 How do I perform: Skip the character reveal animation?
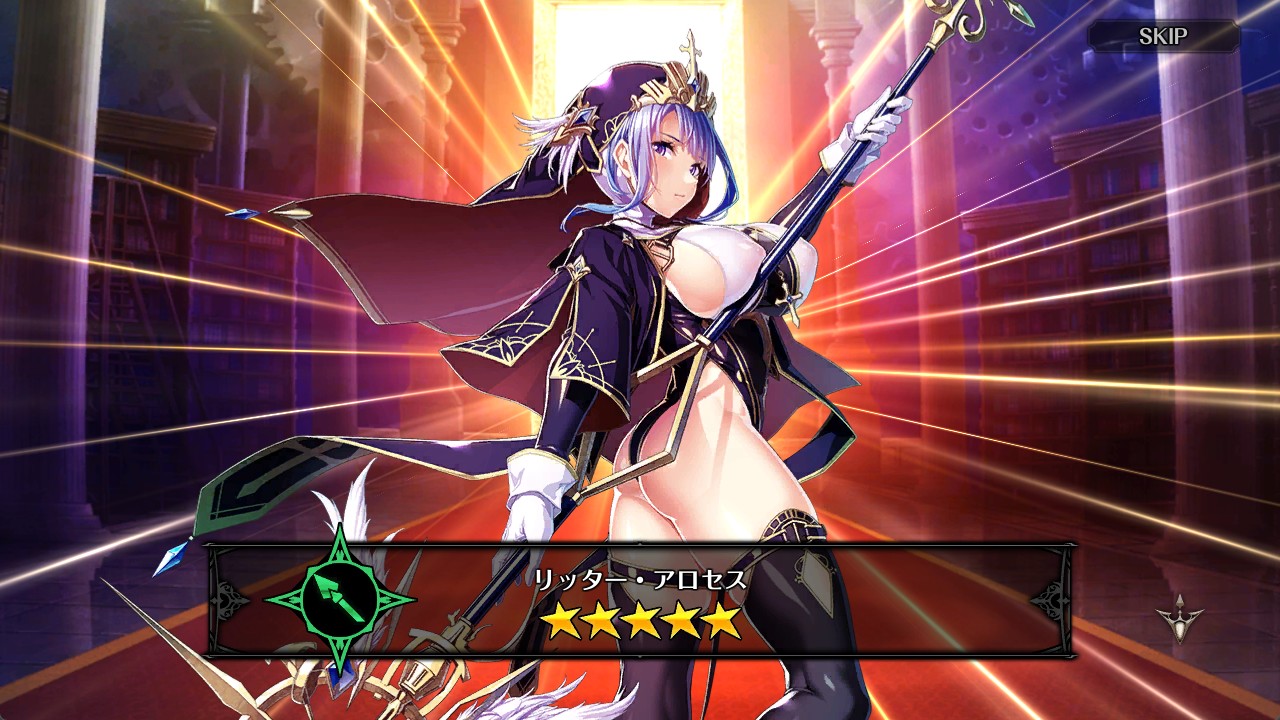1163,37
